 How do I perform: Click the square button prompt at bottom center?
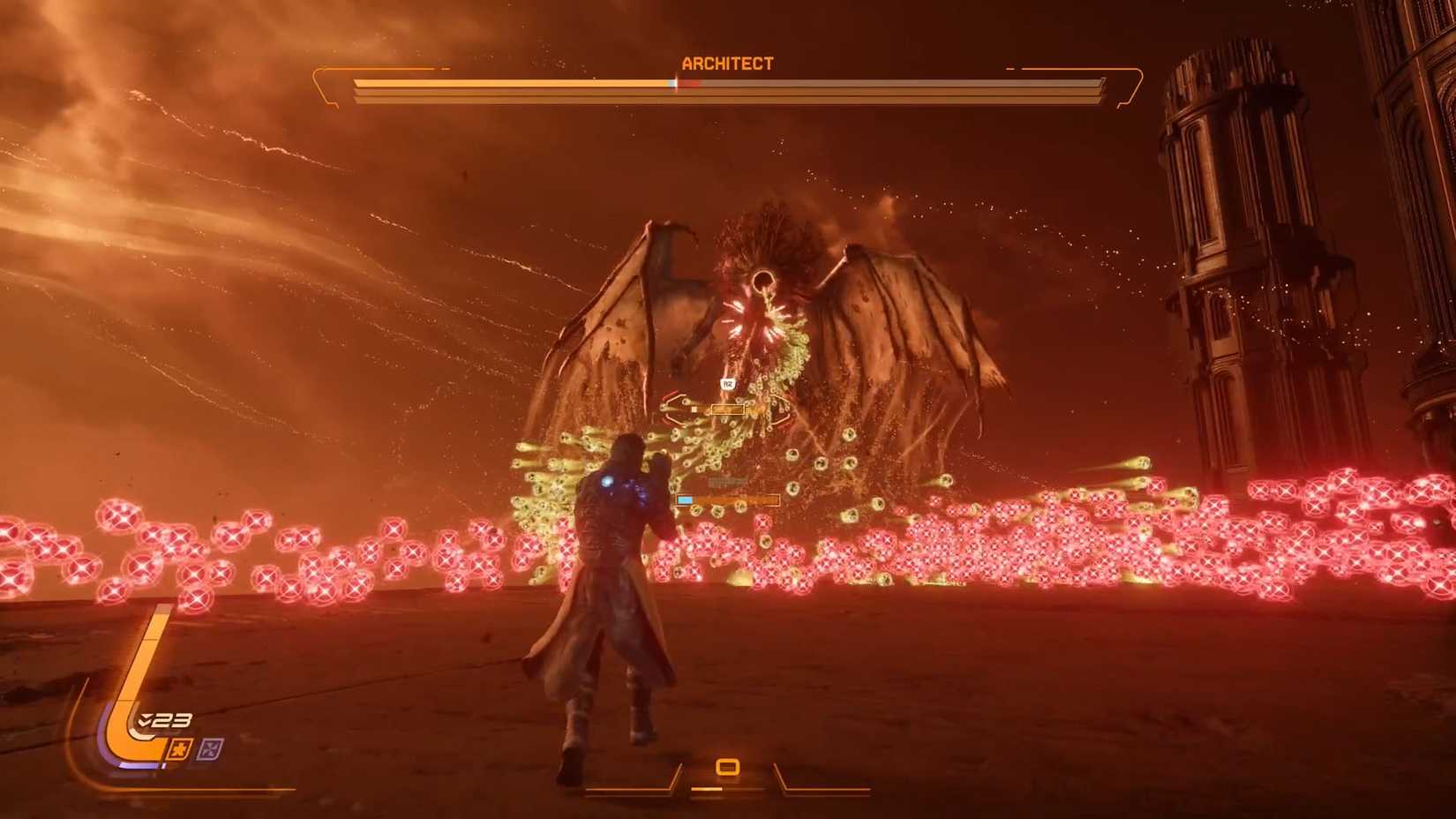pyautogui.click(x=727, y=766)
